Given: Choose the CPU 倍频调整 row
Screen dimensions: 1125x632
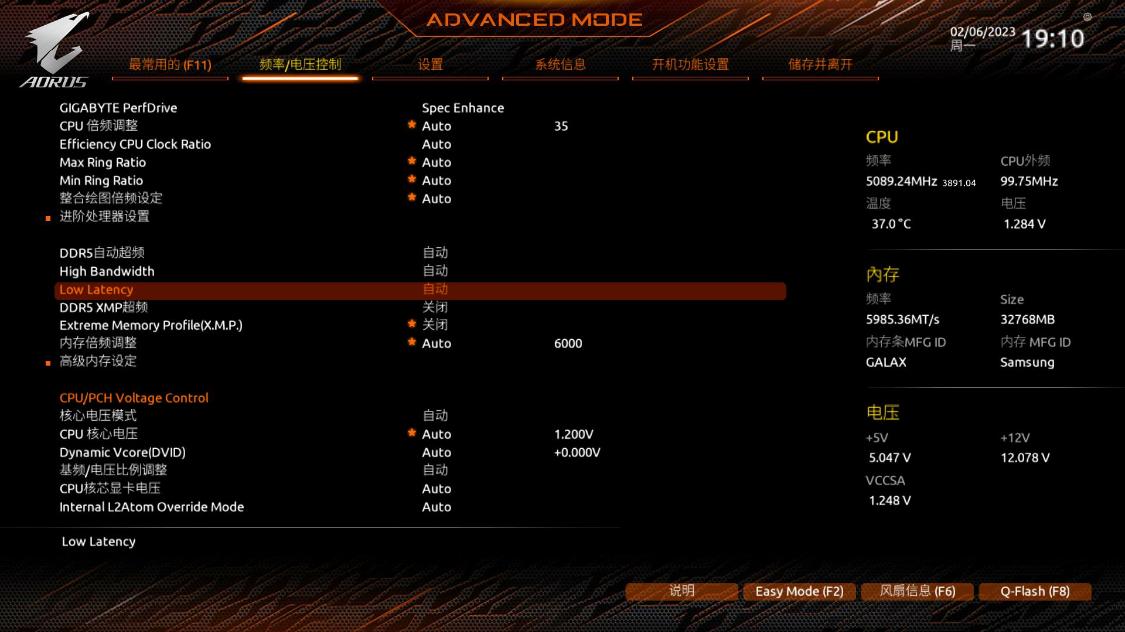Looking at the screenshot, I should coord(99,126).
